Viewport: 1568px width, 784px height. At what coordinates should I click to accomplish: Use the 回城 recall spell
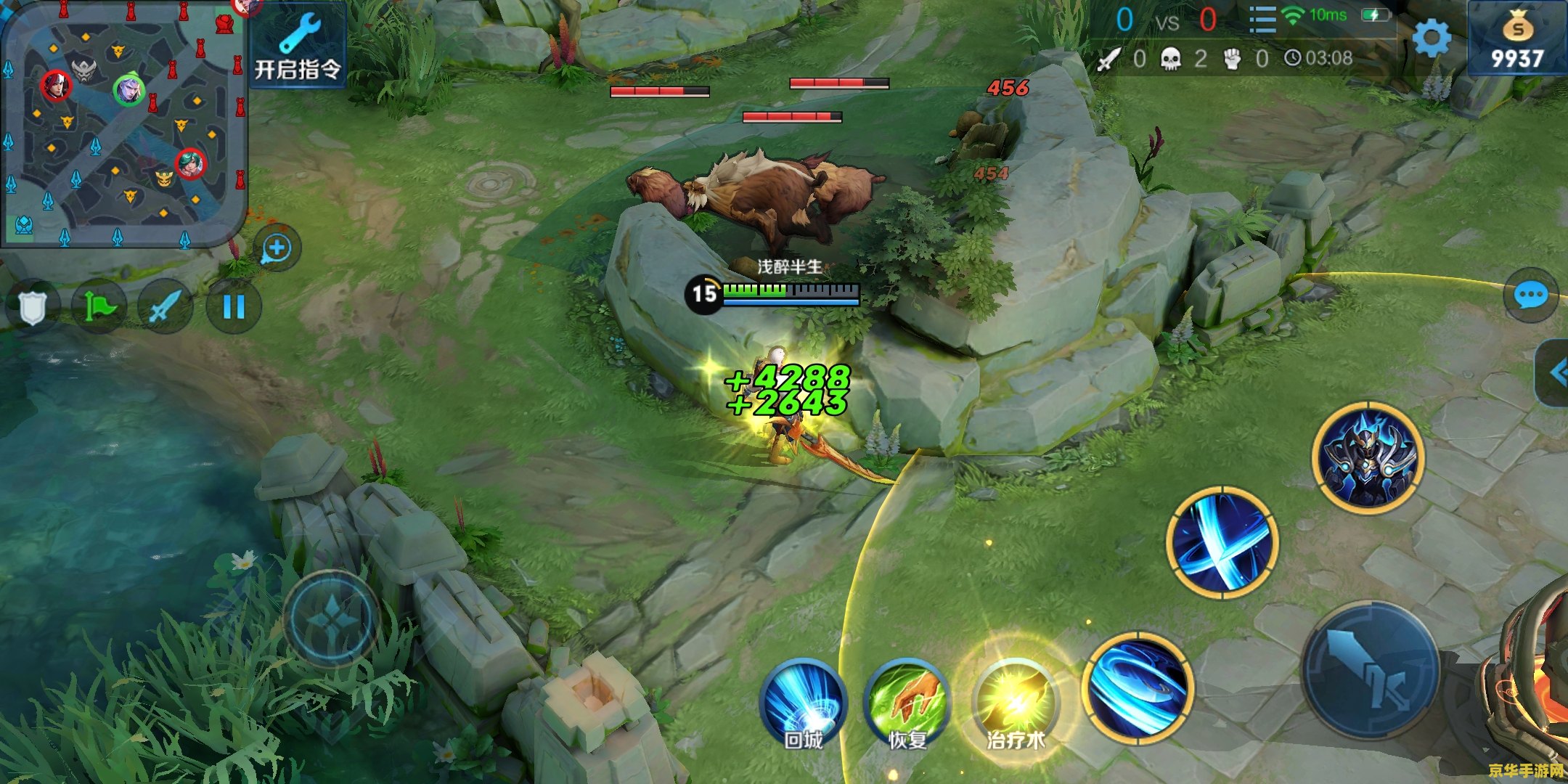pos(804,704)
